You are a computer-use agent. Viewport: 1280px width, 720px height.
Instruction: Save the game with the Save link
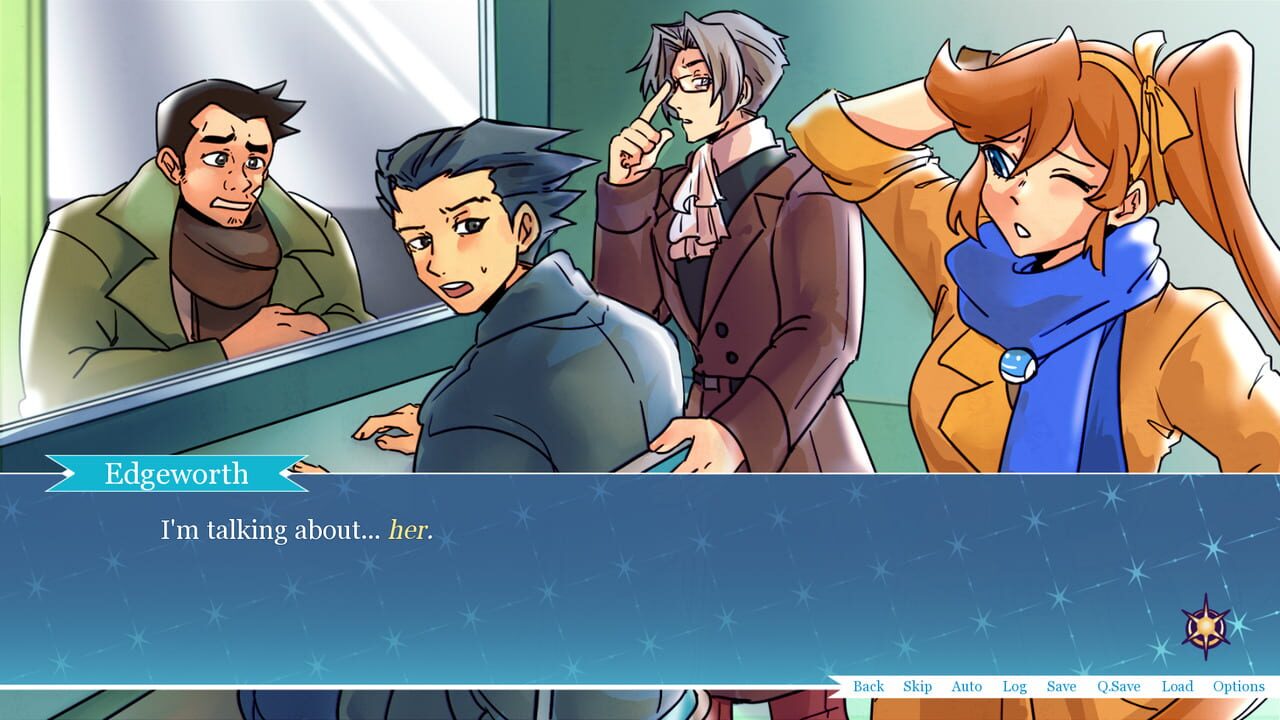click(x=1061, y=687)
